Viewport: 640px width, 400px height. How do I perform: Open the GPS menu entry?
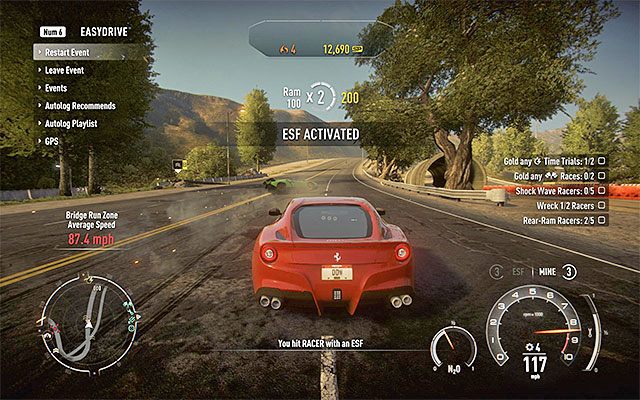(x=51, y=139)
